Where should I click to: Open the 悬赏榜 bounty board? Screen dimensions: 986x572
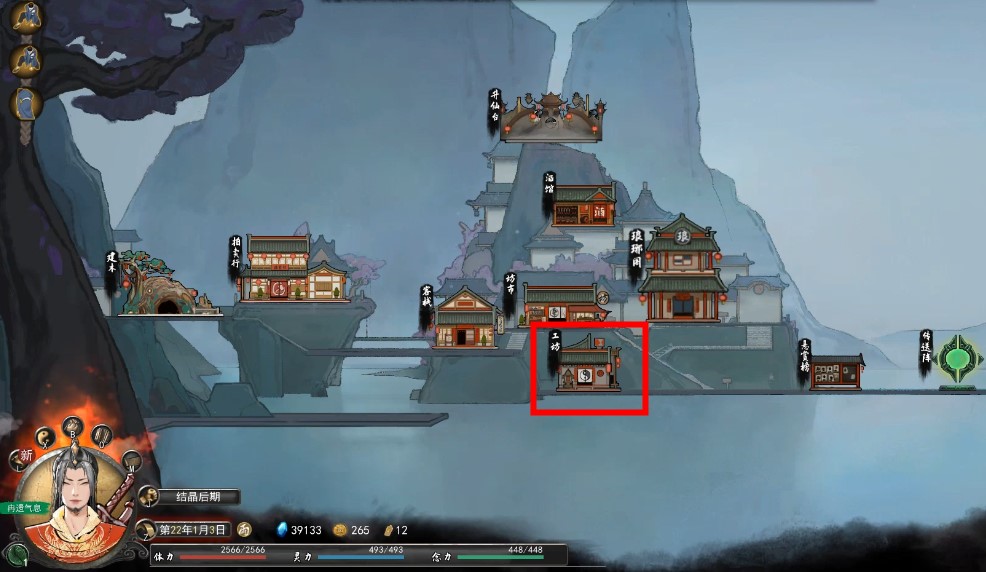click(836, 372)
